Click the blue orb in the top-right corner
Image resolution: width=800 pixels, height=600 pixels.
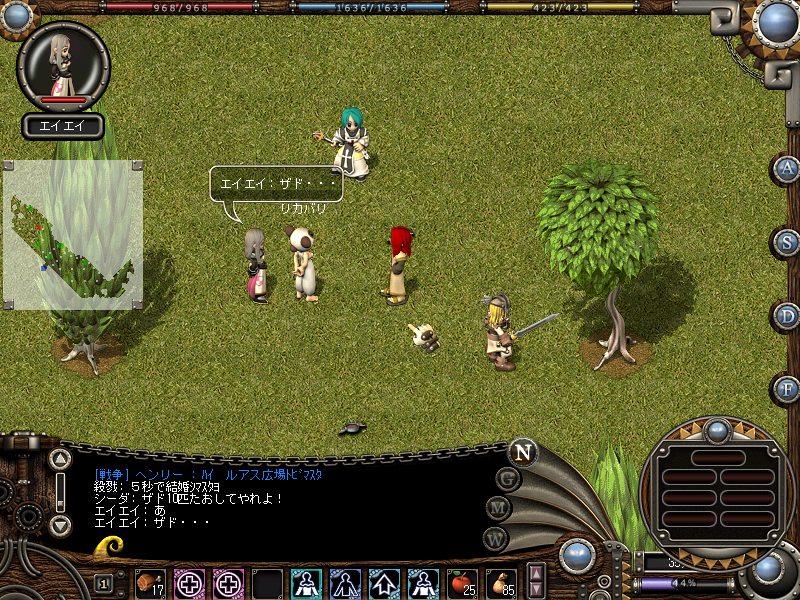tap(776, 22)
